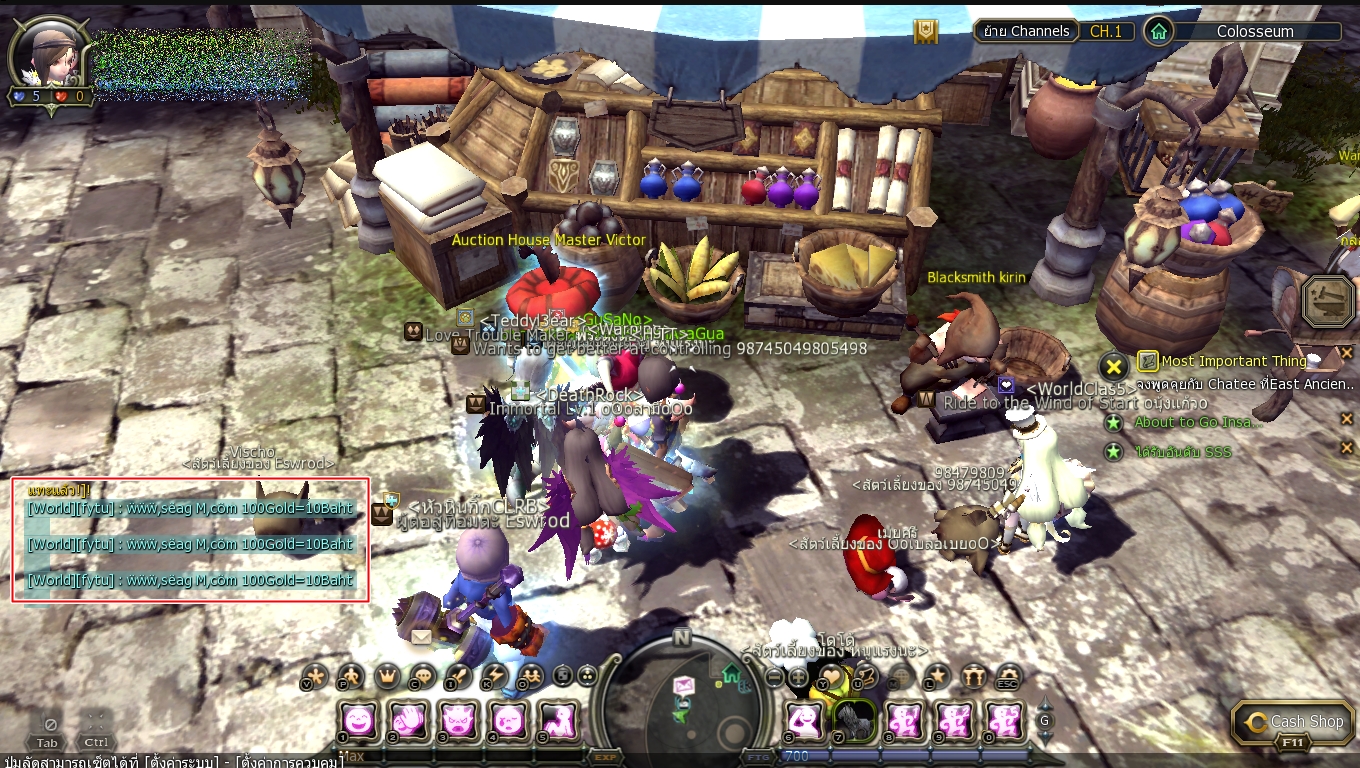Image resolution: width=1360 pixels, height=768 pixels.
Task: Activate the angry face emote in slot 3
Action: (x=458, y=719)
